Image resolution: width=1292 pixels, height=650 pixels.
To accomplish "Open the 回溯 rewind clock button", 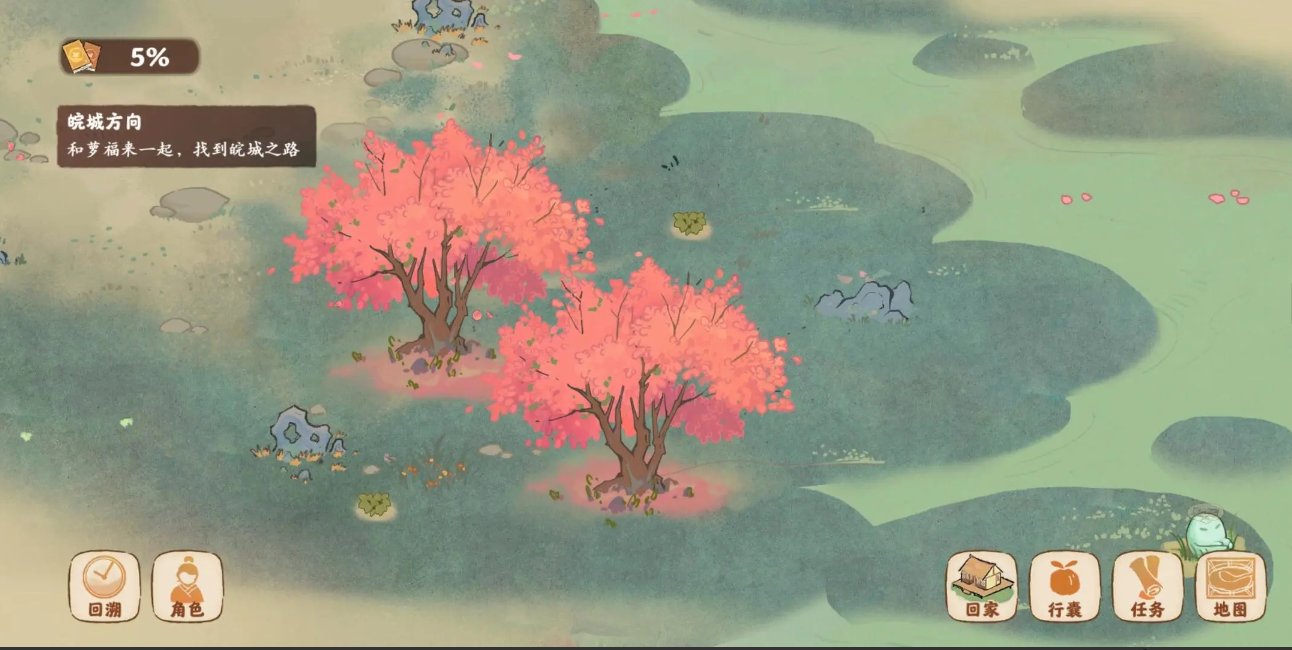I will click(104, 586).
